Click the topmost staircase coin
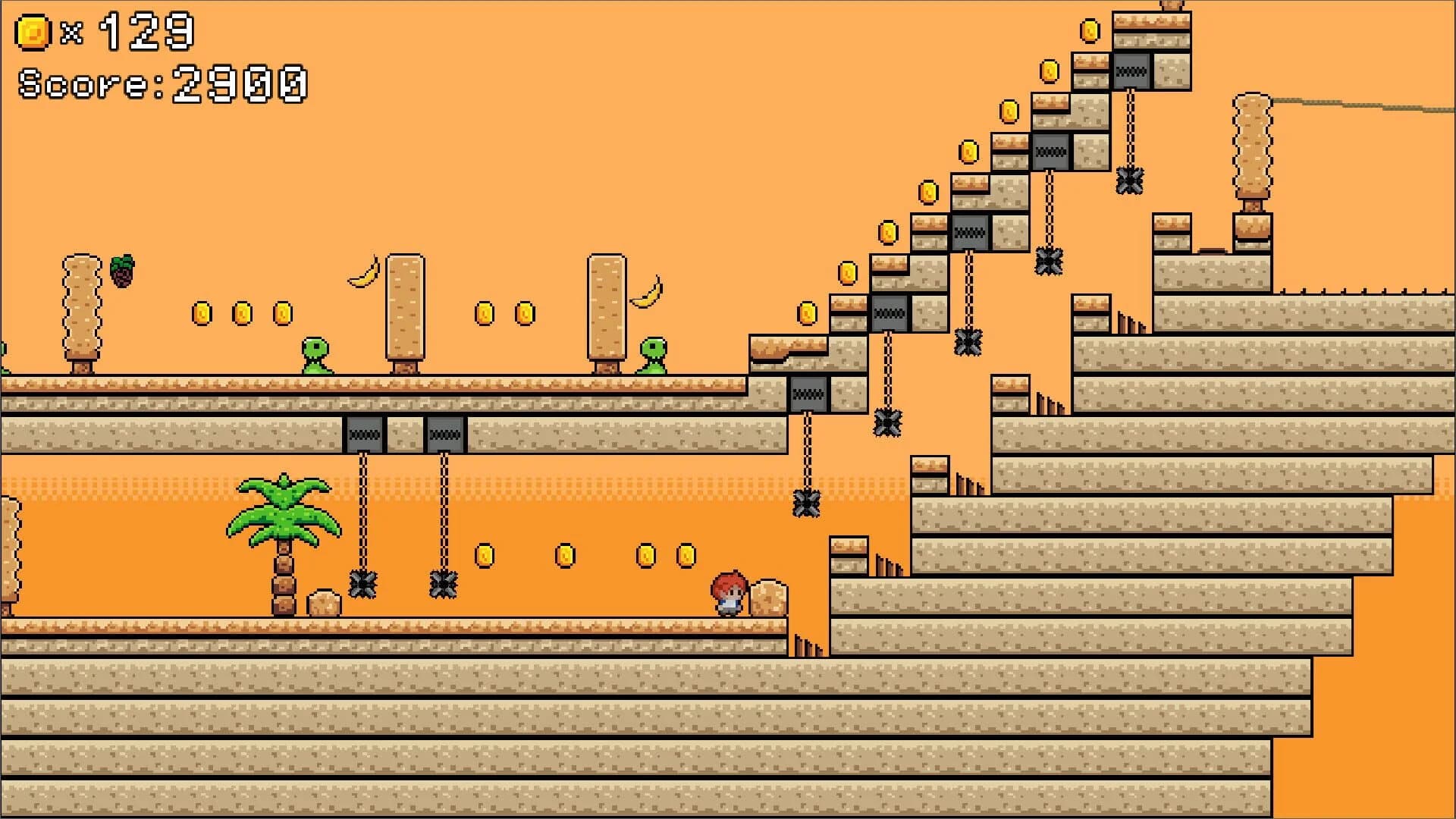The image size is (1456, 819). 1090,32
